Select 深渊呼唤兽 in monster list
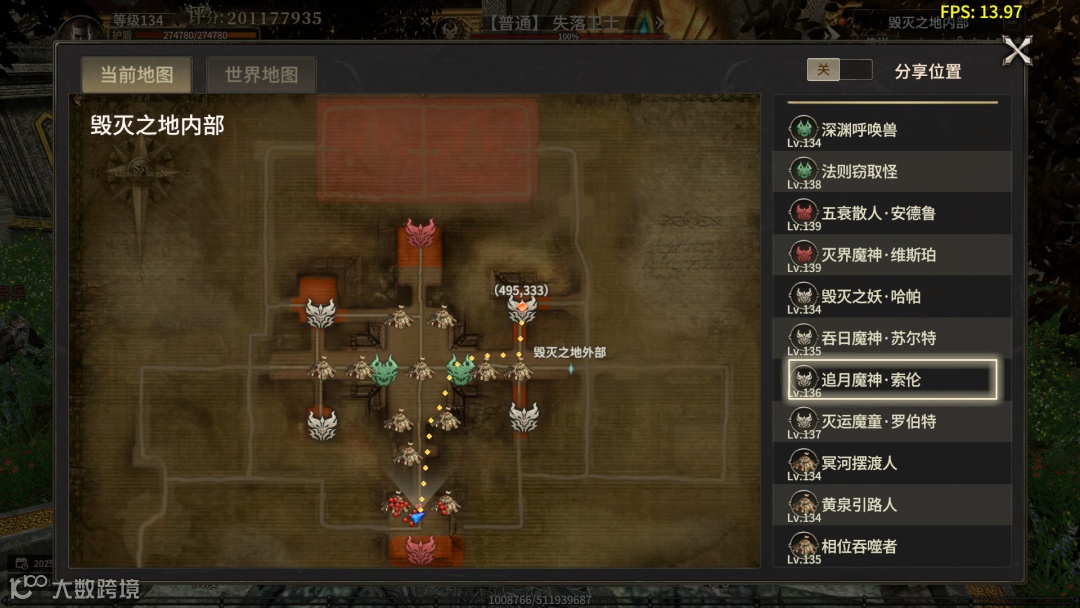 point(892,130)
